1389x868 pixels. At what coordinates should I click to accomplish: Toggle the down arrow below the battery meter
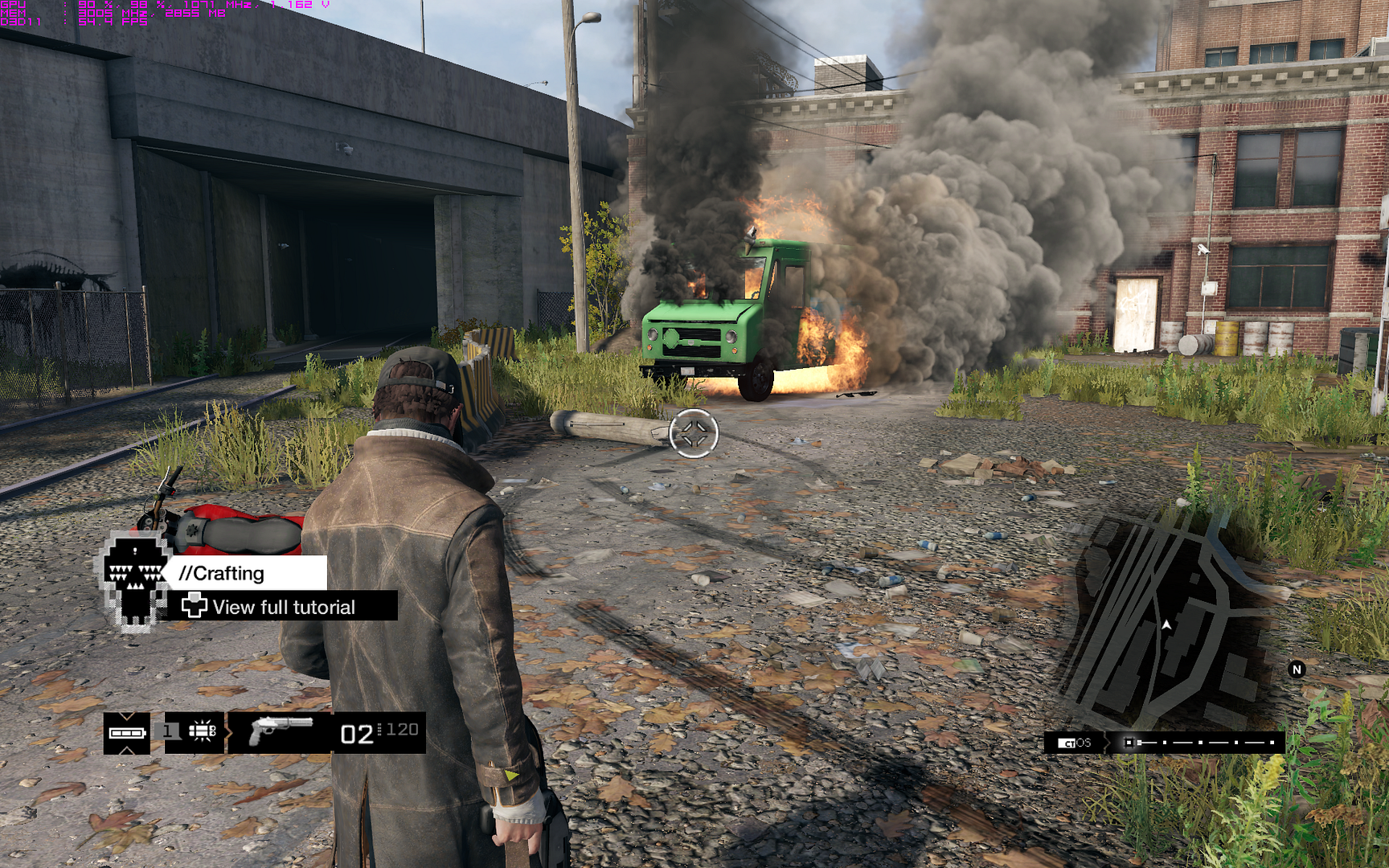(126, 749)
